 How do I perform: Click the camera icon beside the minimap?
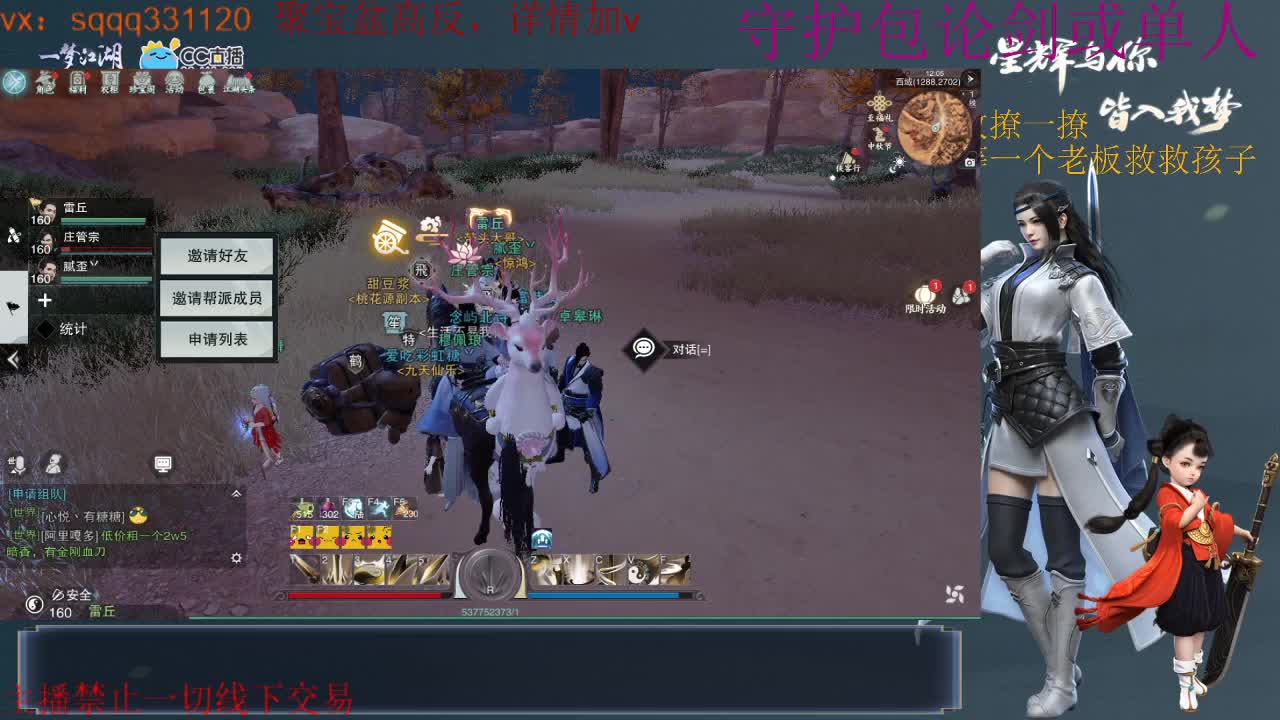969,161
